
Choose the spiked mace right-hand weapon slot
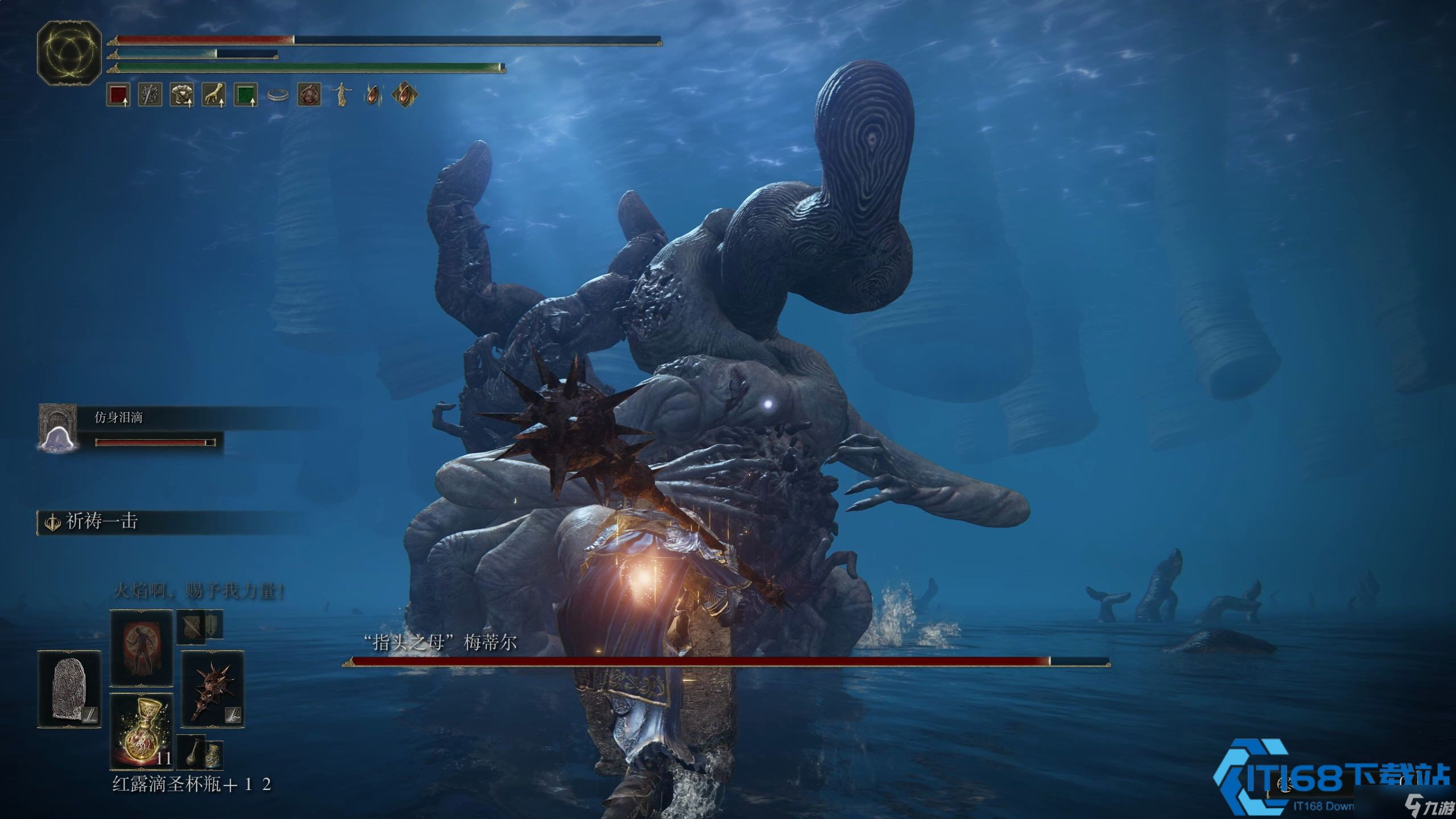pyautogui.click(x=213, y=689)
